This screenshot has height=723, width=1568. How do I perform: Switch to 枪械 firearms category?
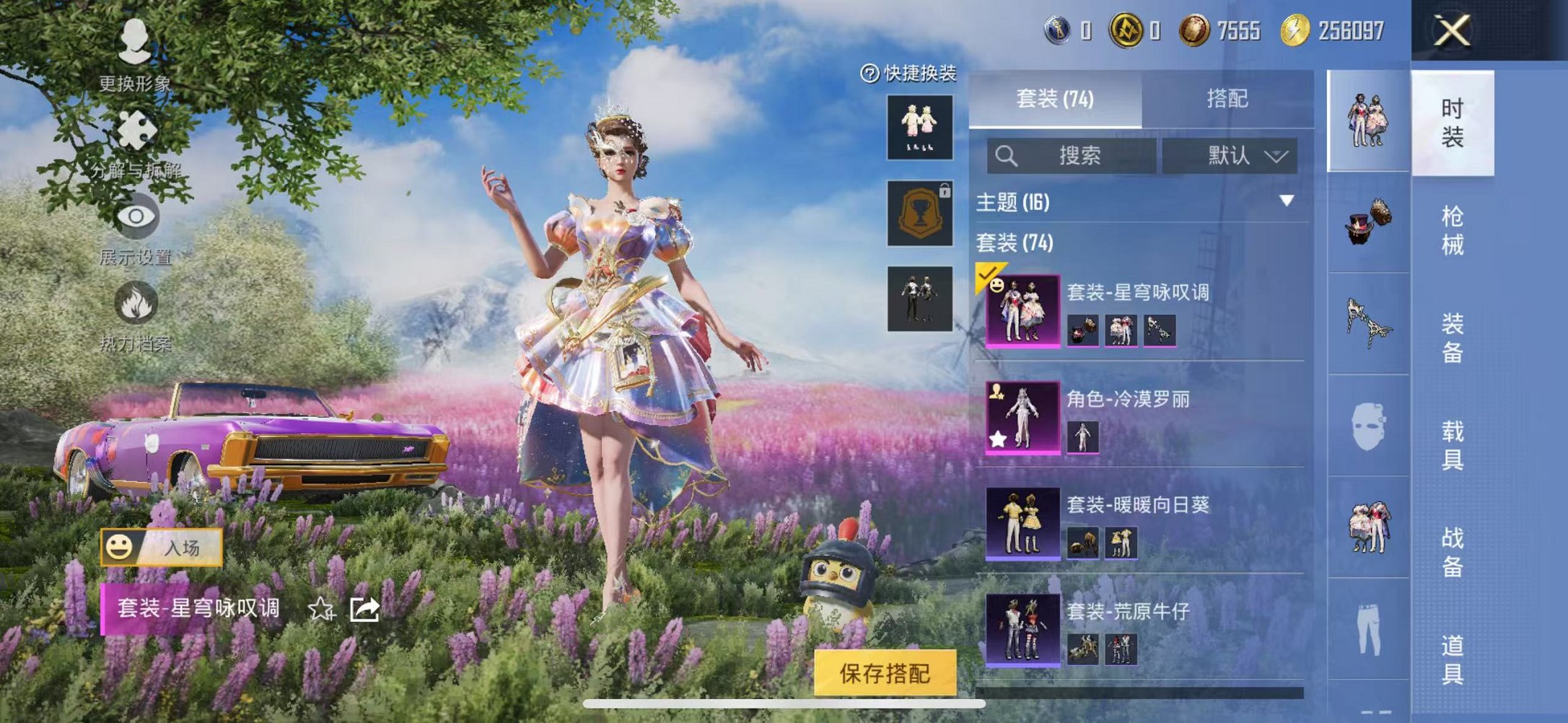coord(1452,230)
